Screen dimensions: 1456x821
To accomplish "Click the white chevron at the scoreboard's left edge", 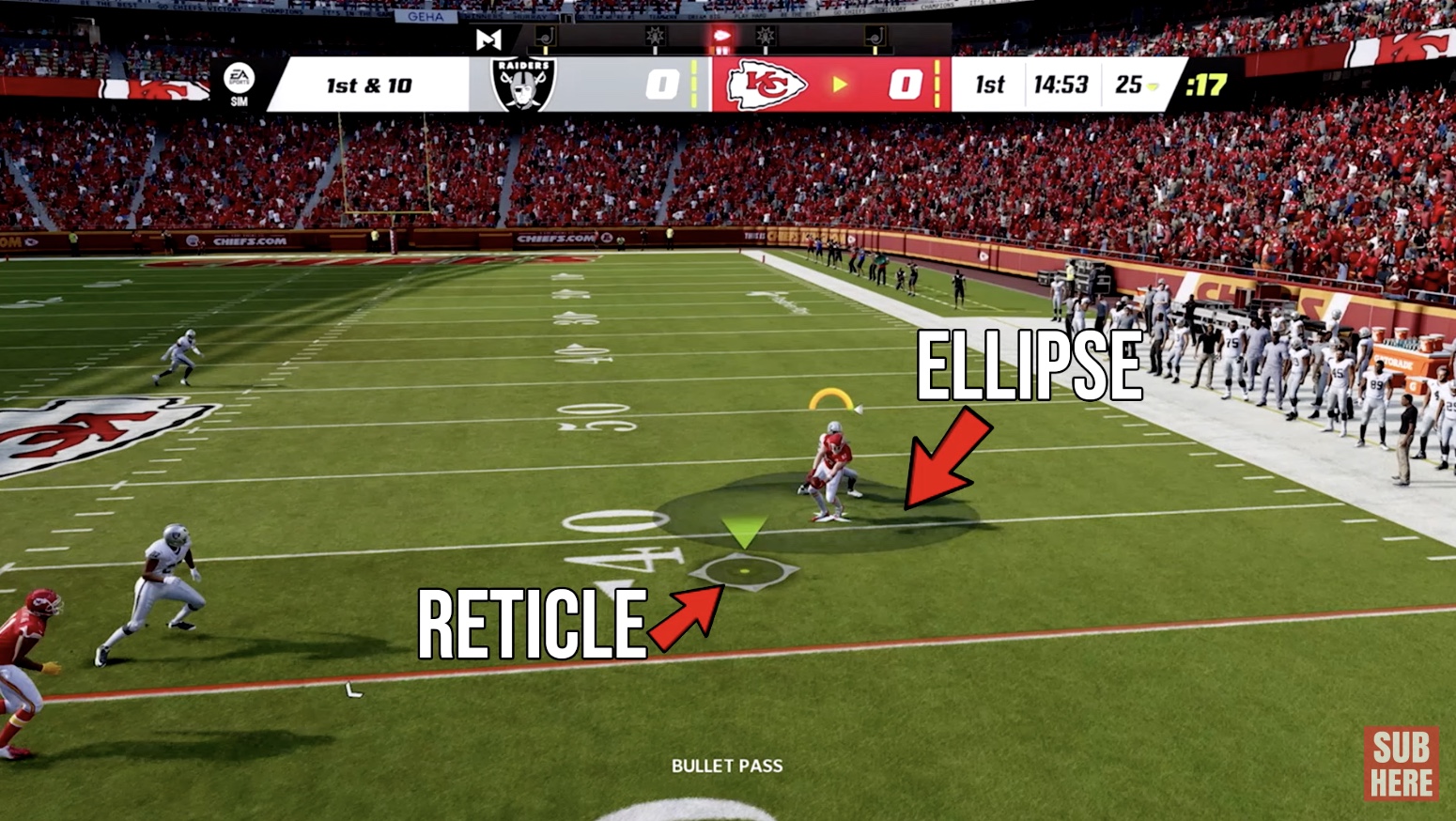I will (274, 85).
